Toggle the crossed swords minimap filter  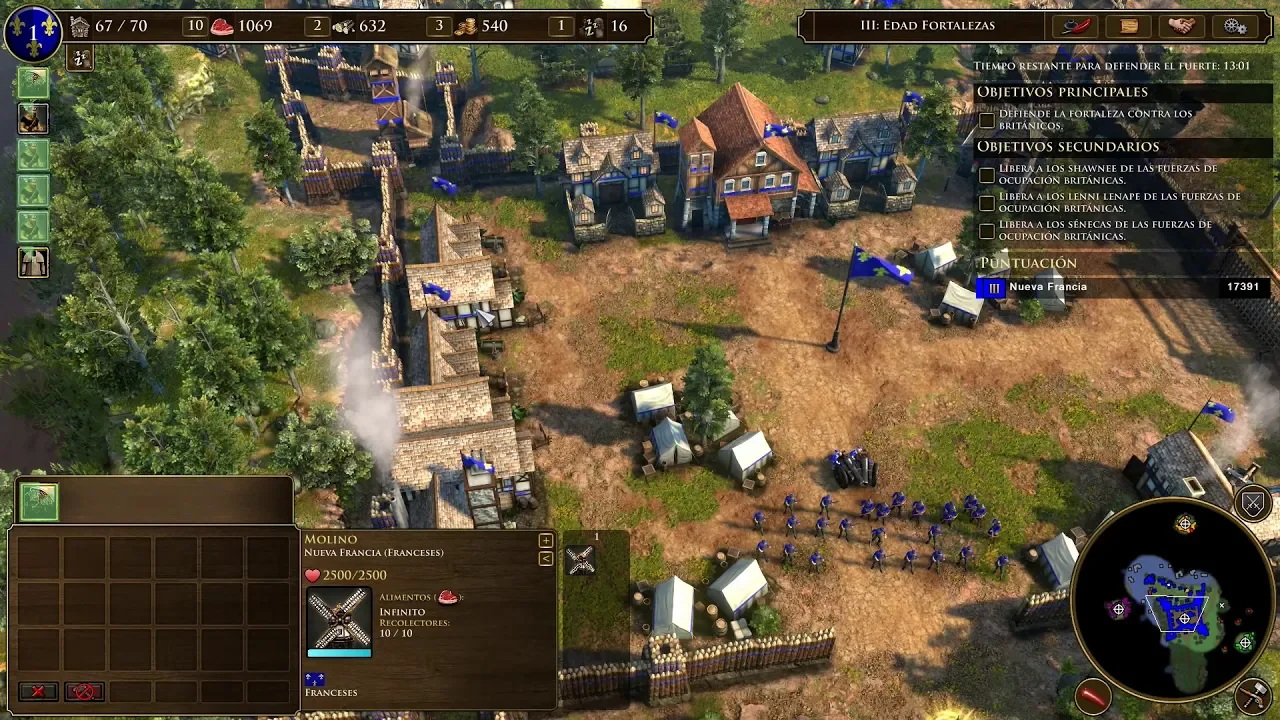(1253, 503)
